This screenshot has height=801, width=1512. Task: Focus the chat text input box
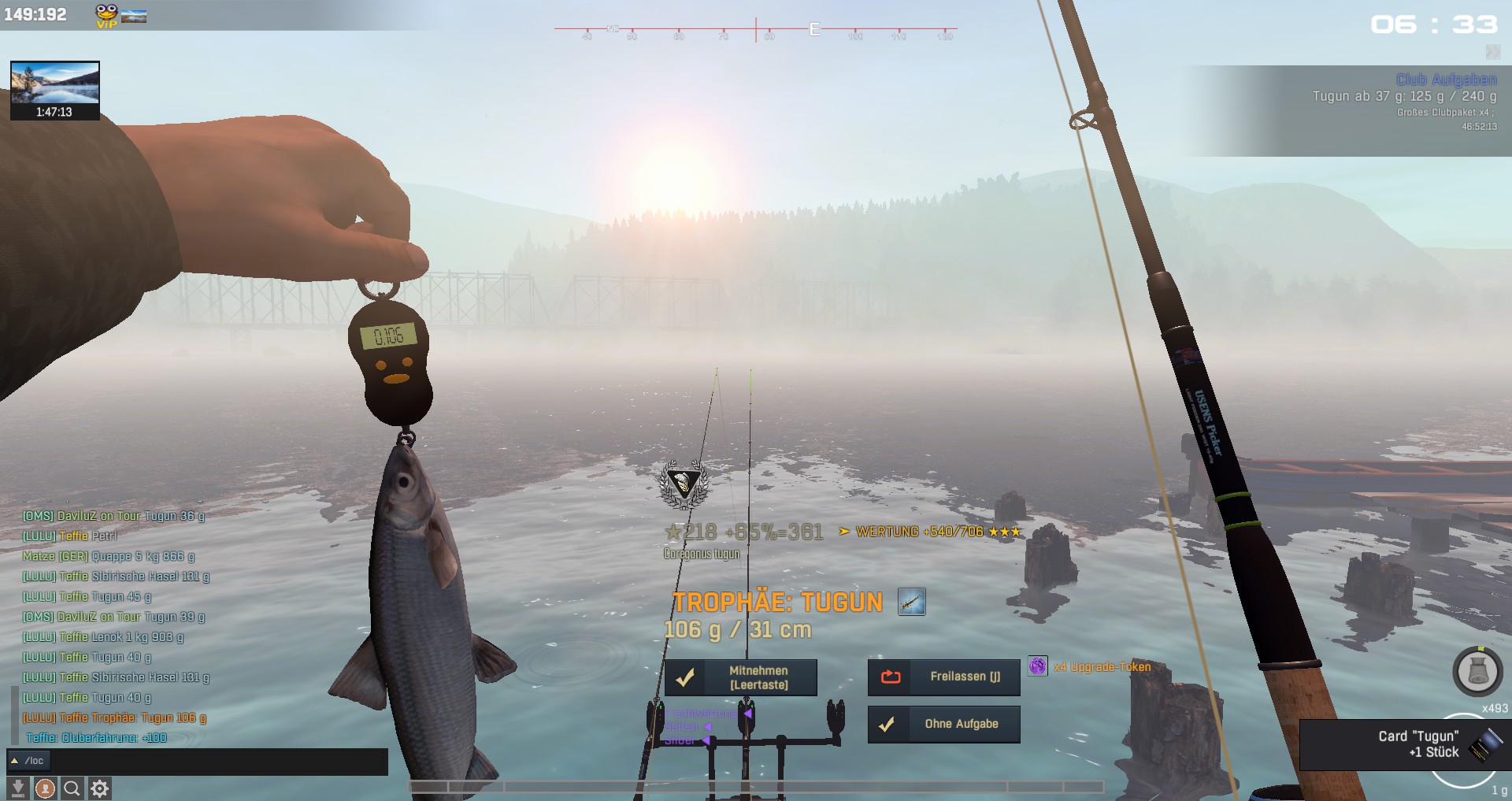219,761
